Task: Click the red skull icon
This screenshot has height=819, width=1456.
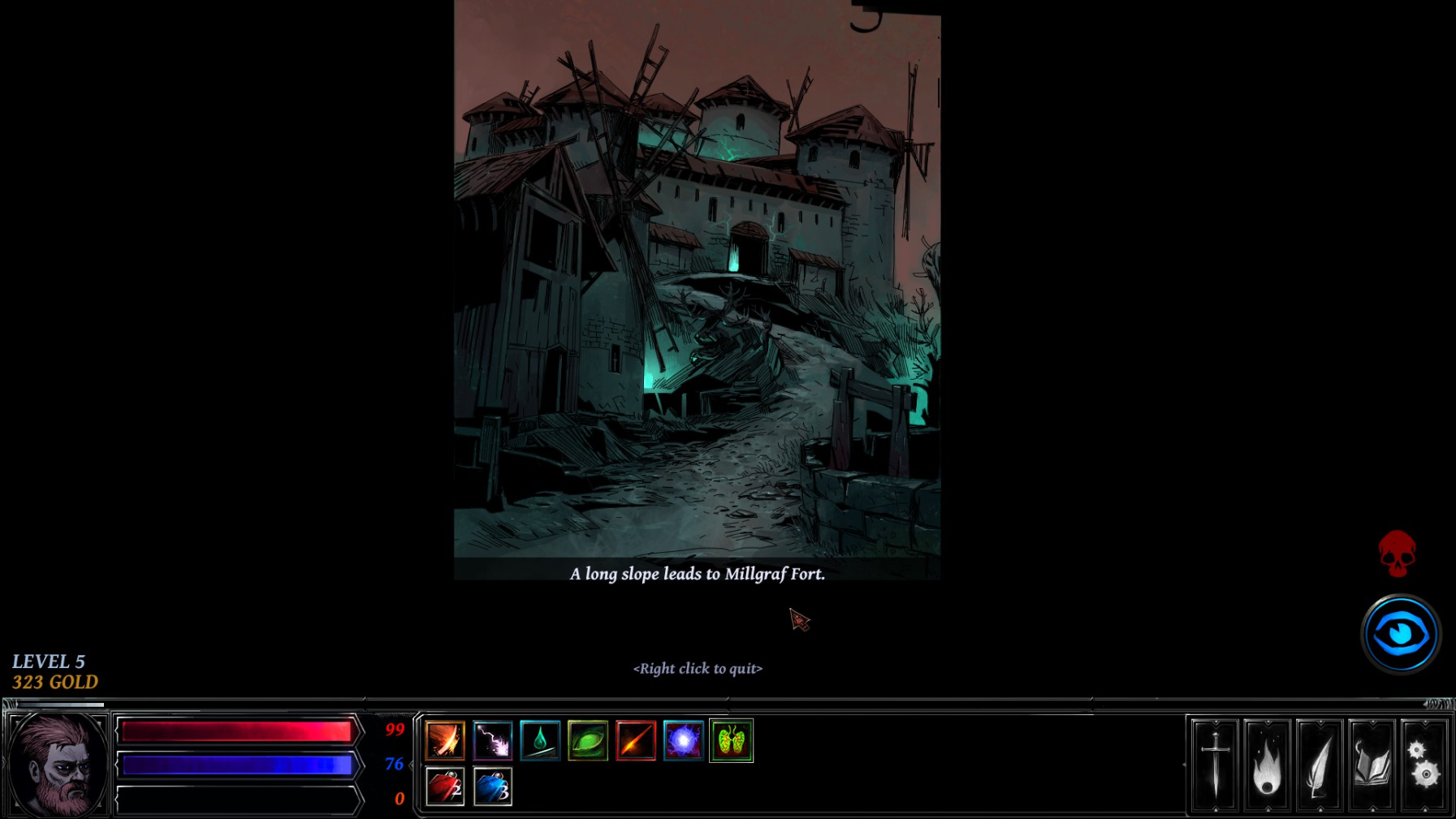Action: (1397, 554)
